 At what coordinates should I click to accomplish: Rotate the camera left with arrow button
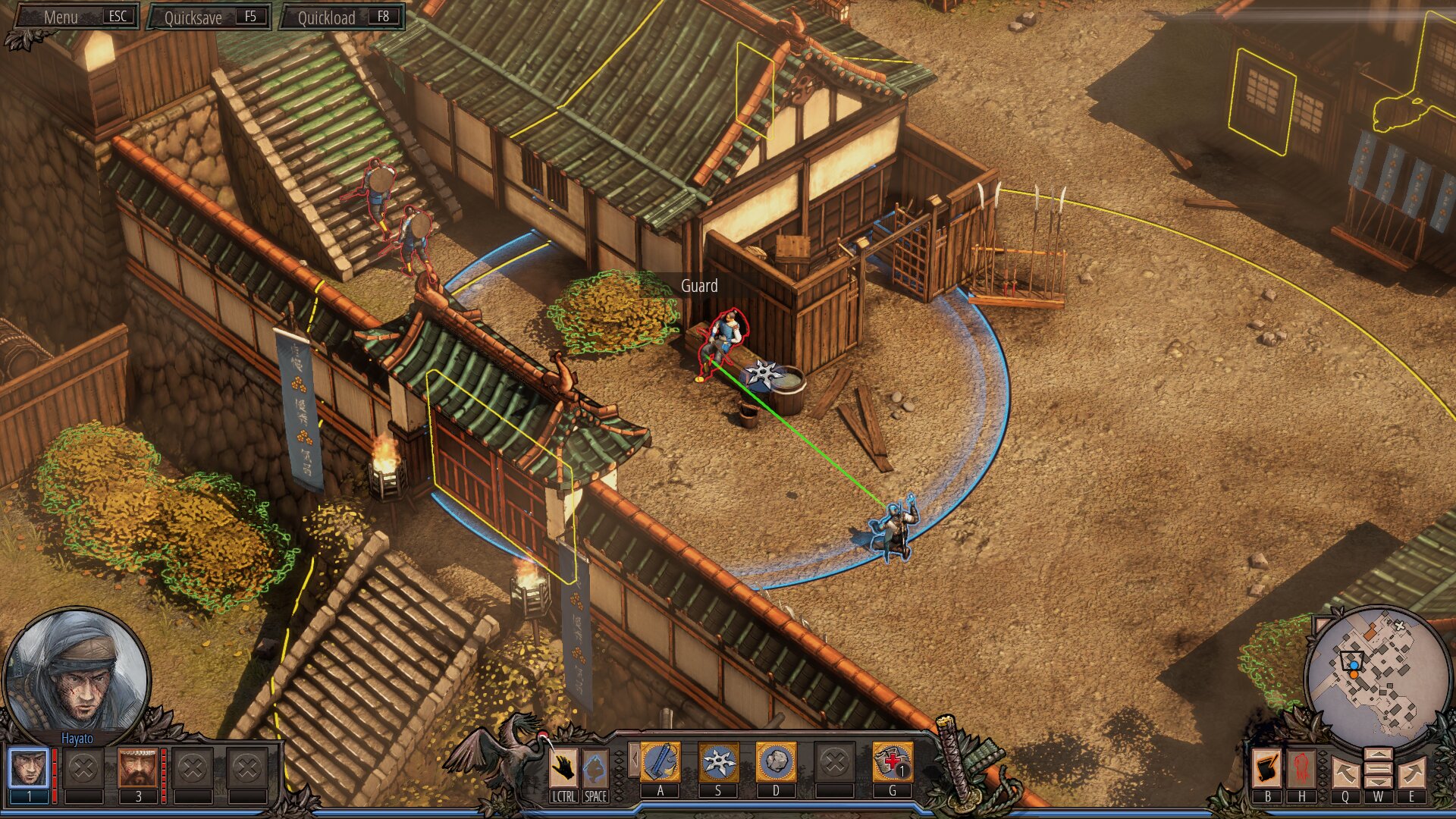(1345, 772)
